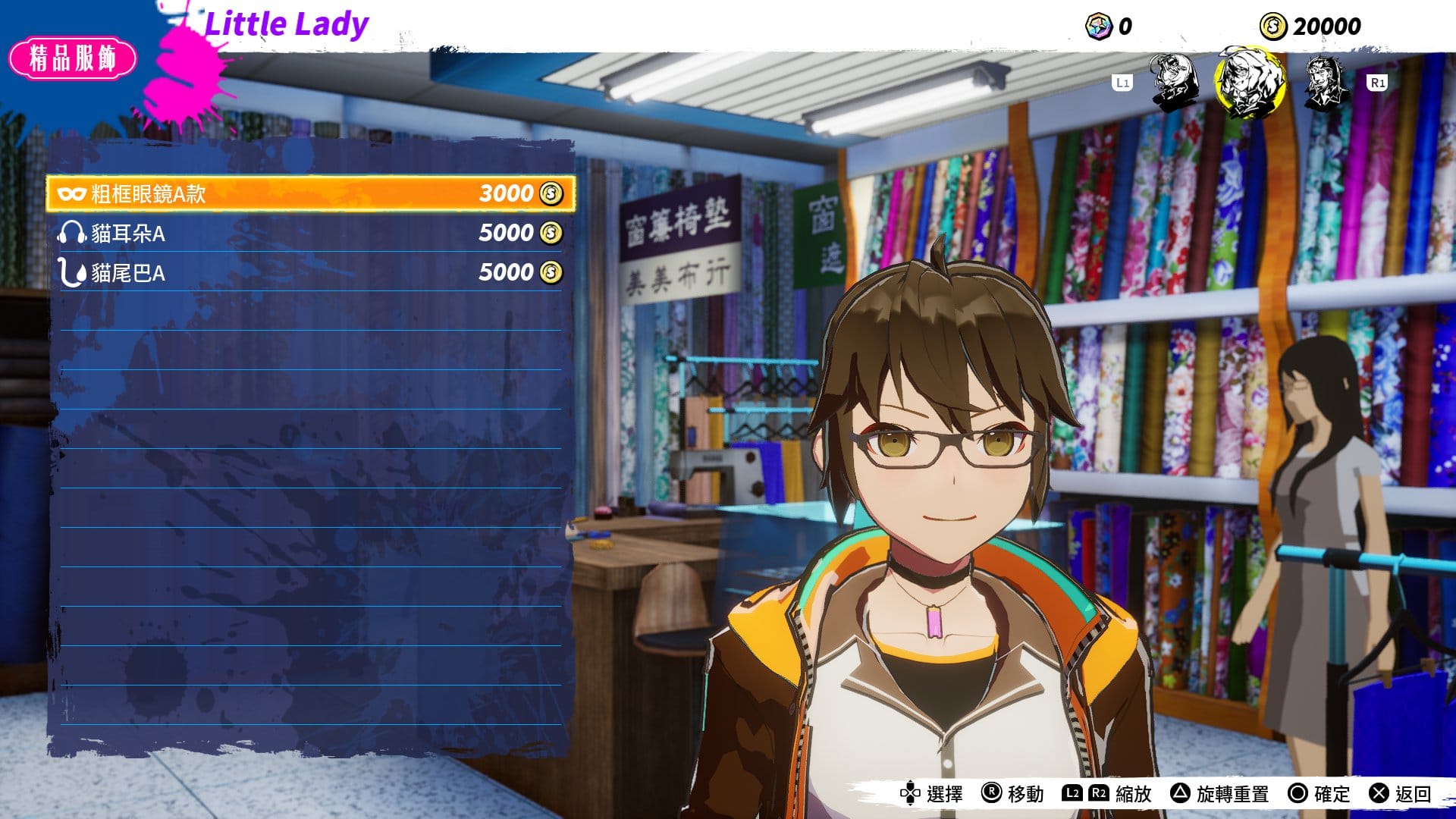Select the long-haired character portrait beside L1
The height and width of the screenshot is (819, 1456).
[1175, 82]
